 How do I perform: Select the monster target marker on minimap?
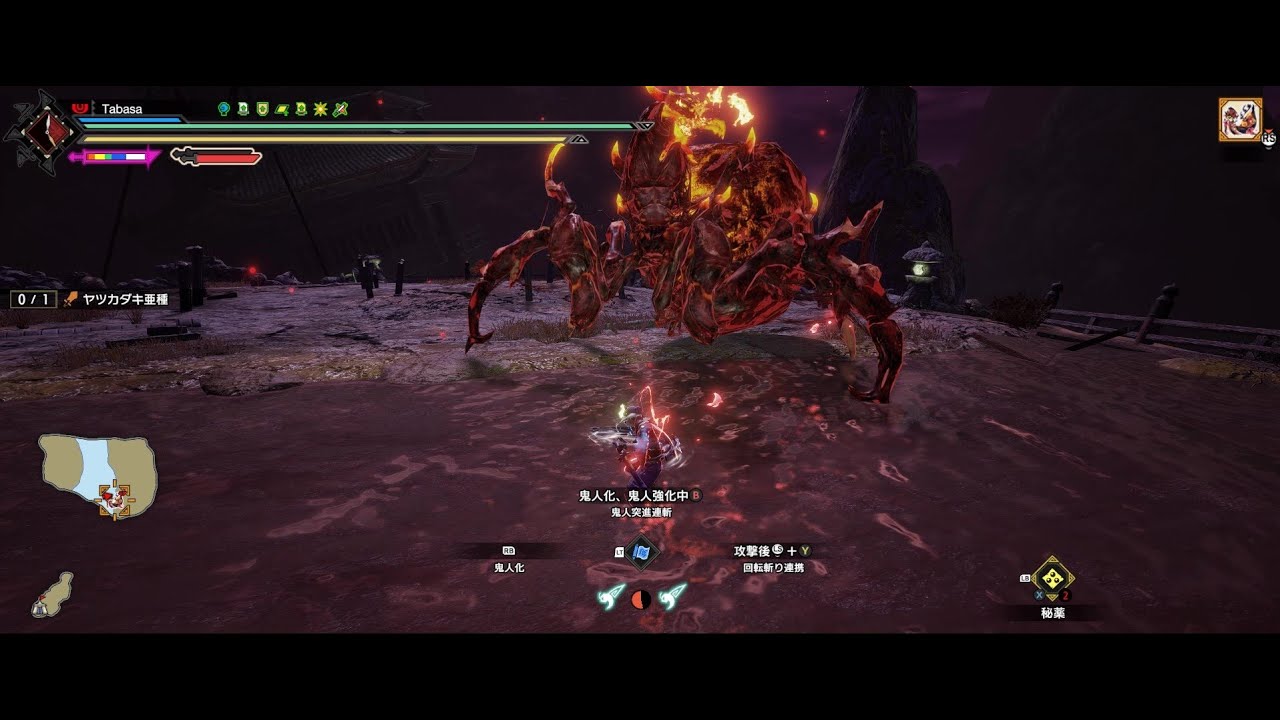[114, 497]
